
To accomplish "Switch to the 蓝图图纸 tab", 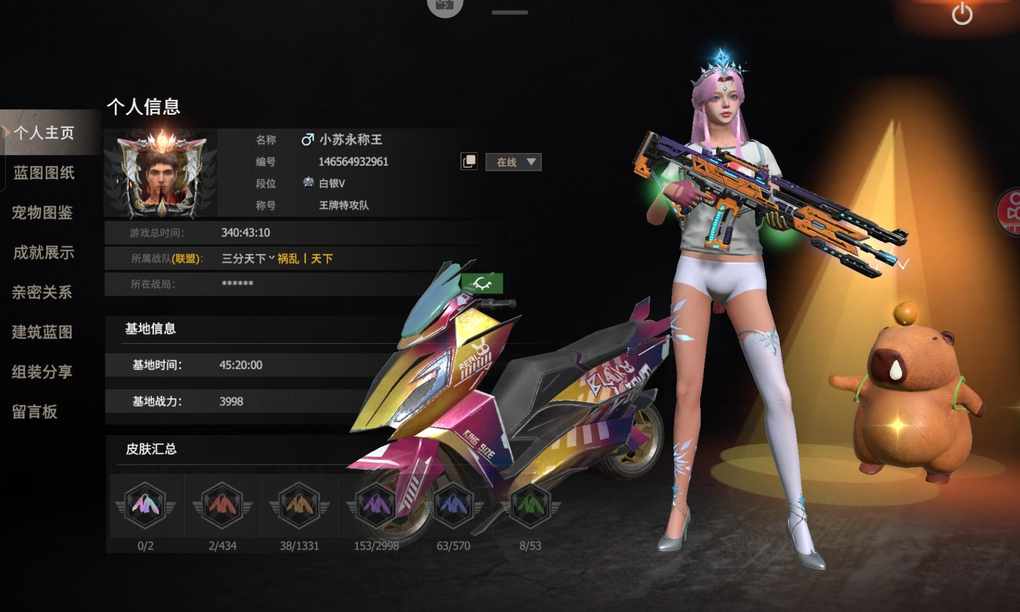I will tap(44, 173).
